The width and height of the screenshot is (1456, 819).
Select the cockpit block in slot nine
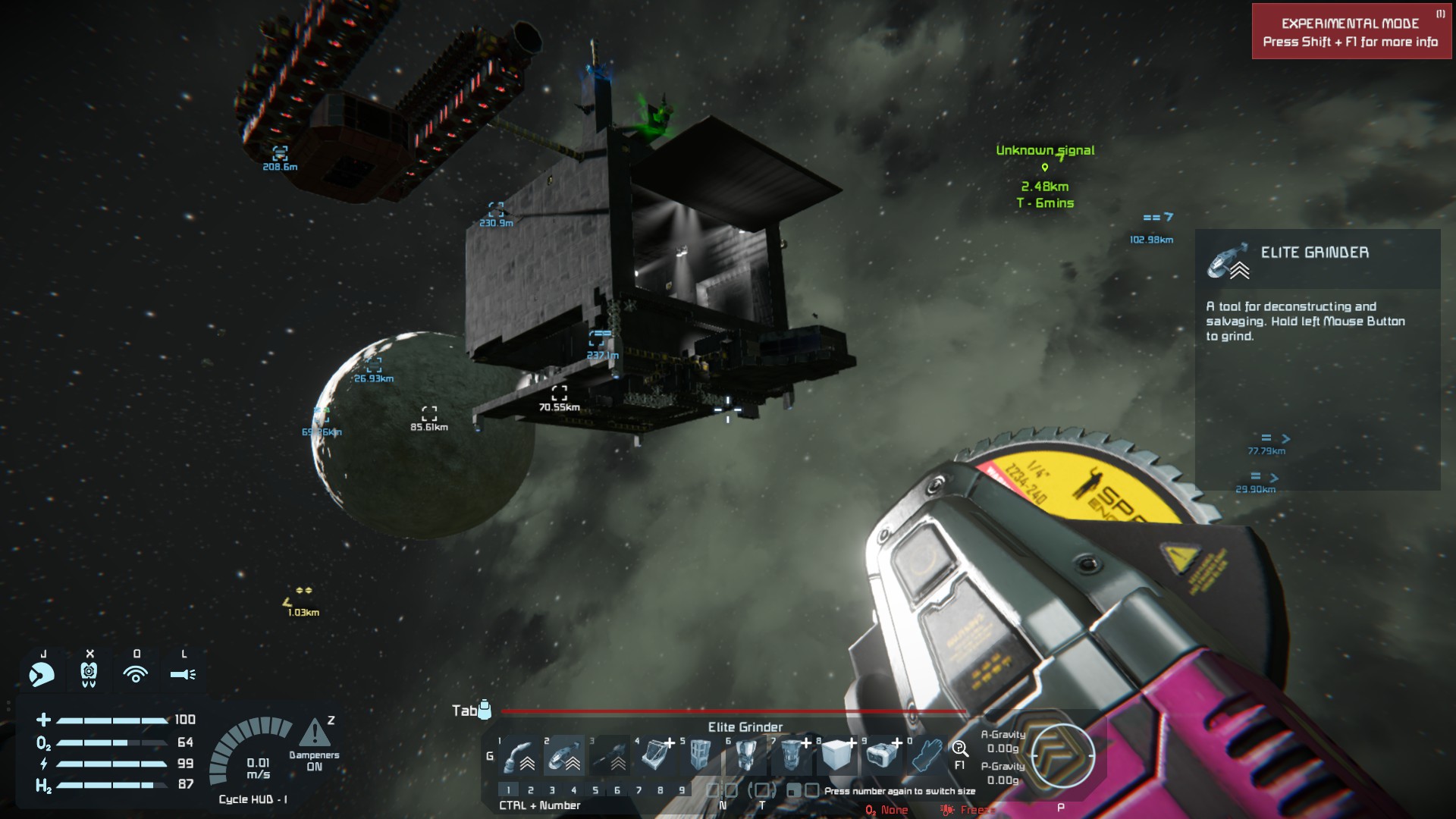point(882,756)
